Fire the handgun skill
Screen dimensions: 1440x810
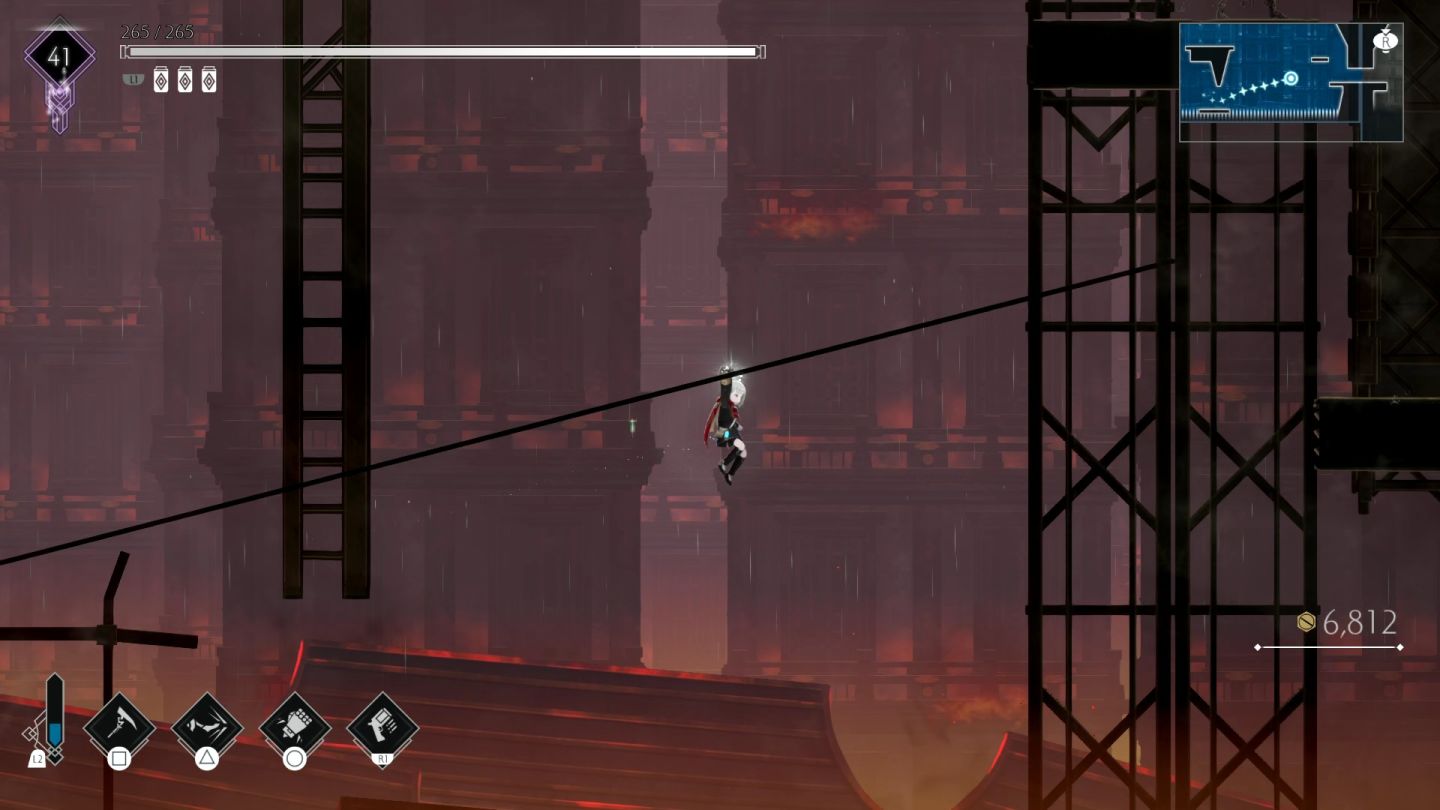click(x=382, y=726)
